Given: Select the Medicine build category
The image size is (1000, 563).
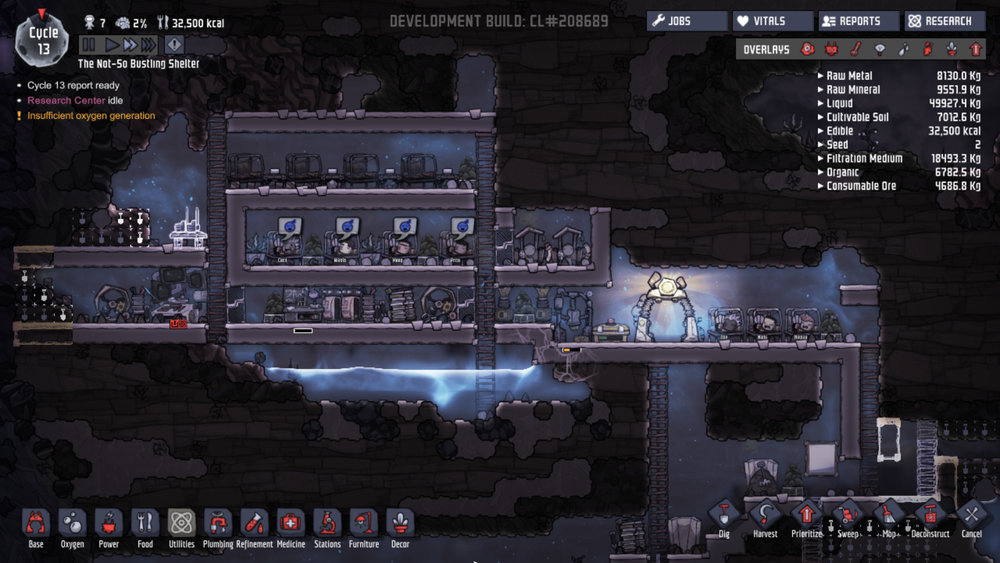Looking at the screenshot, I should [x=290, y=524].
